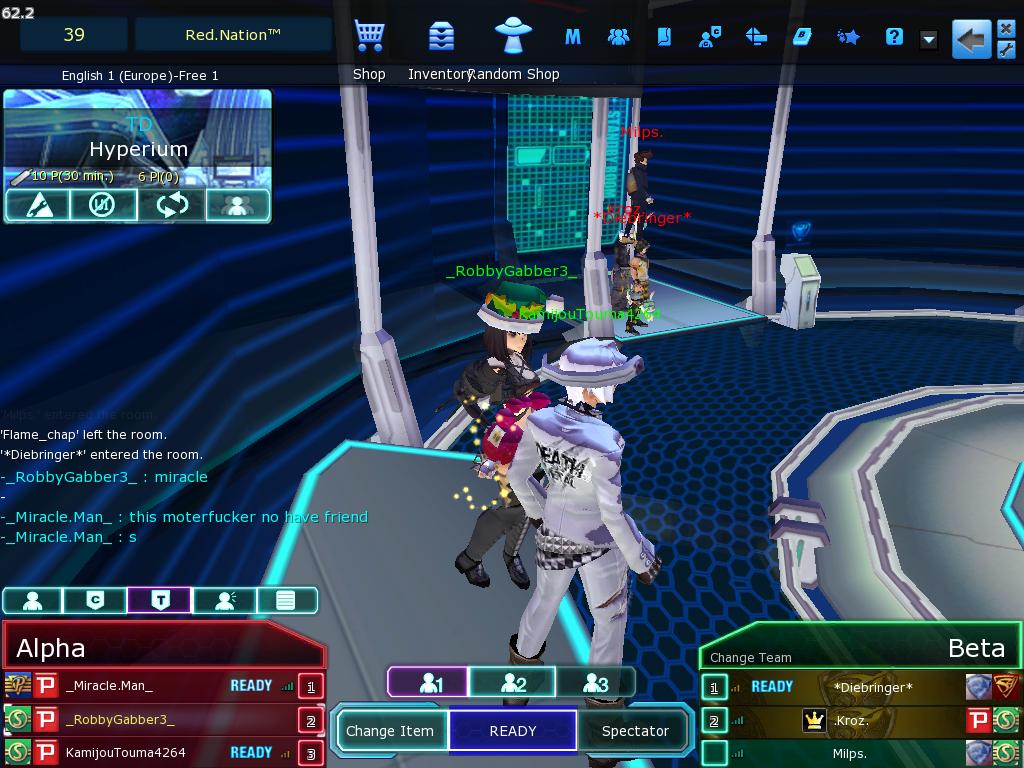Click Change Team on Beta panel
Image resolution: width=1024 pixels, height=768 pixels.
750,657
